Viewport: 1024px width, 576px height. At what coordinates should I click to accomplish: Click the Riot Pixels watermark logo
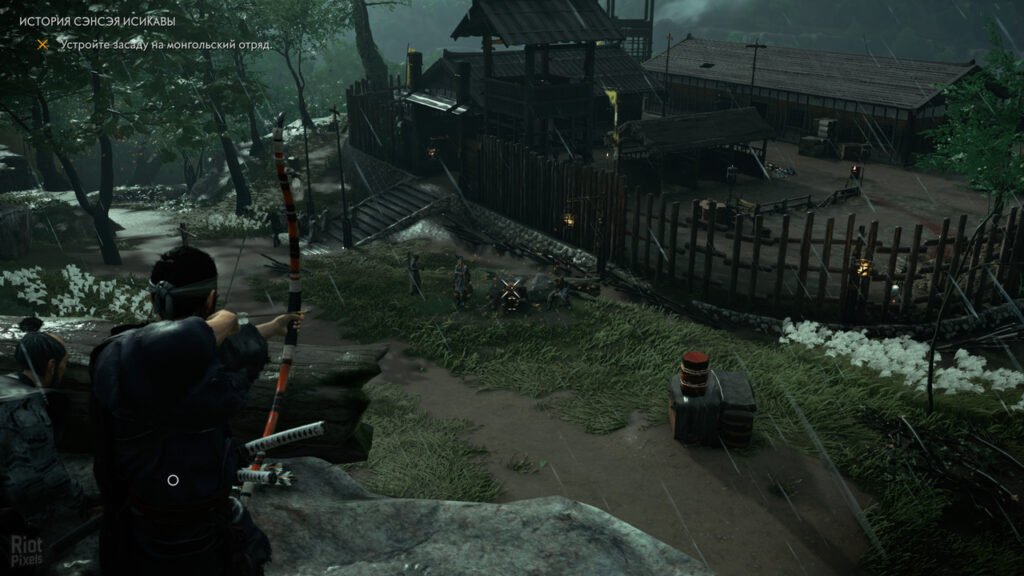(26, 548)
